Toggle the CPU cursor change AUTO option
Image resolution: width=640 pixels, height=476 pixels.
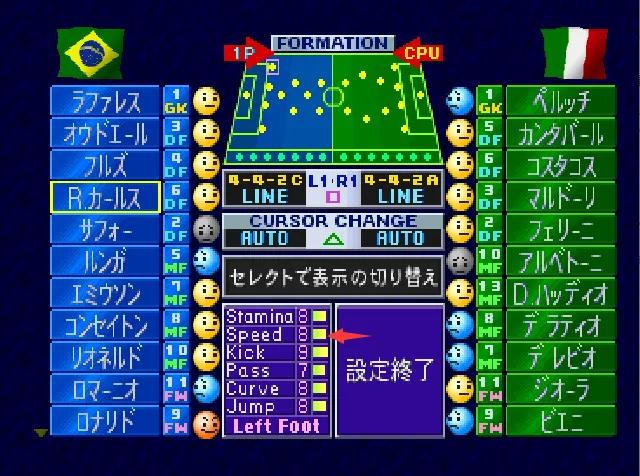click(x=400, y=239)
